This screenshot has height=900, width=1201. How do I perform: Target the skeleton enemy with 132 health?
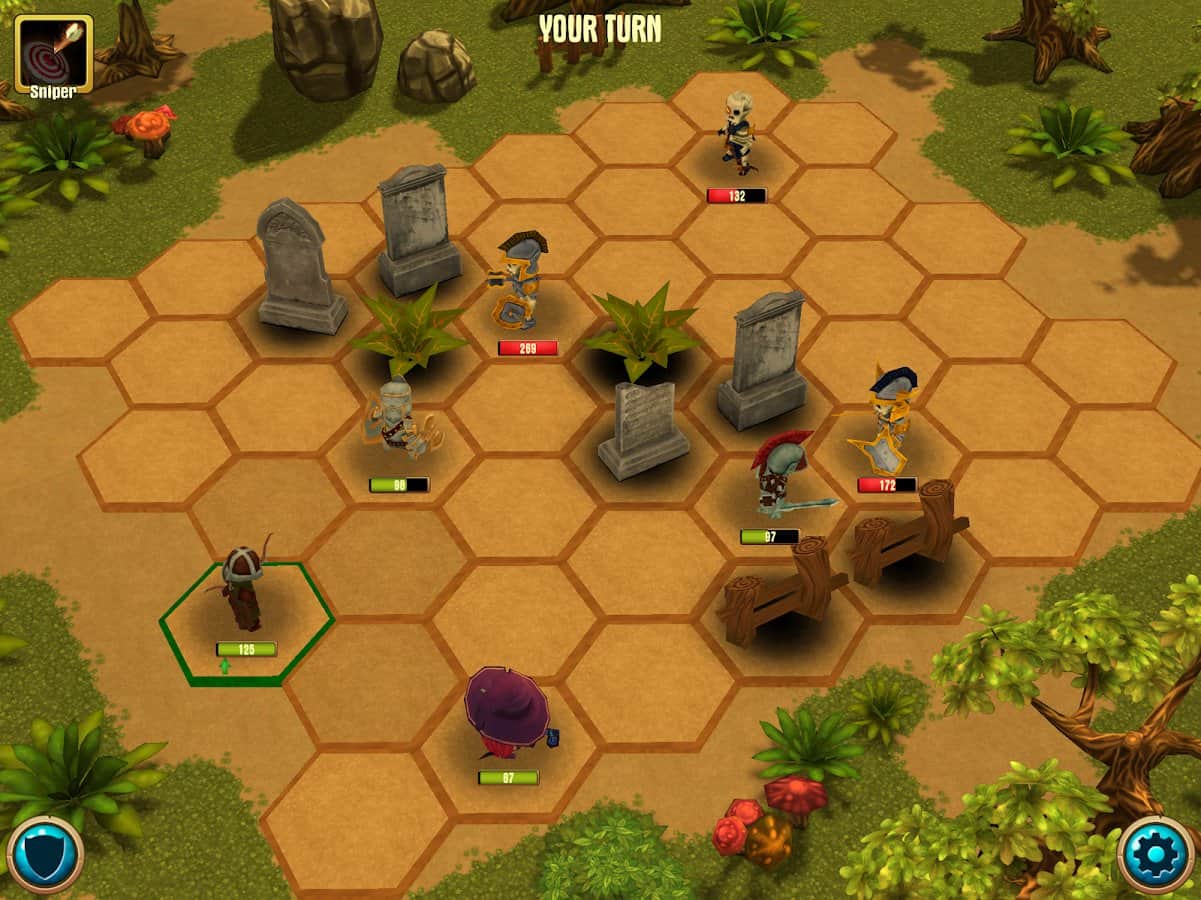click(738, 133)
